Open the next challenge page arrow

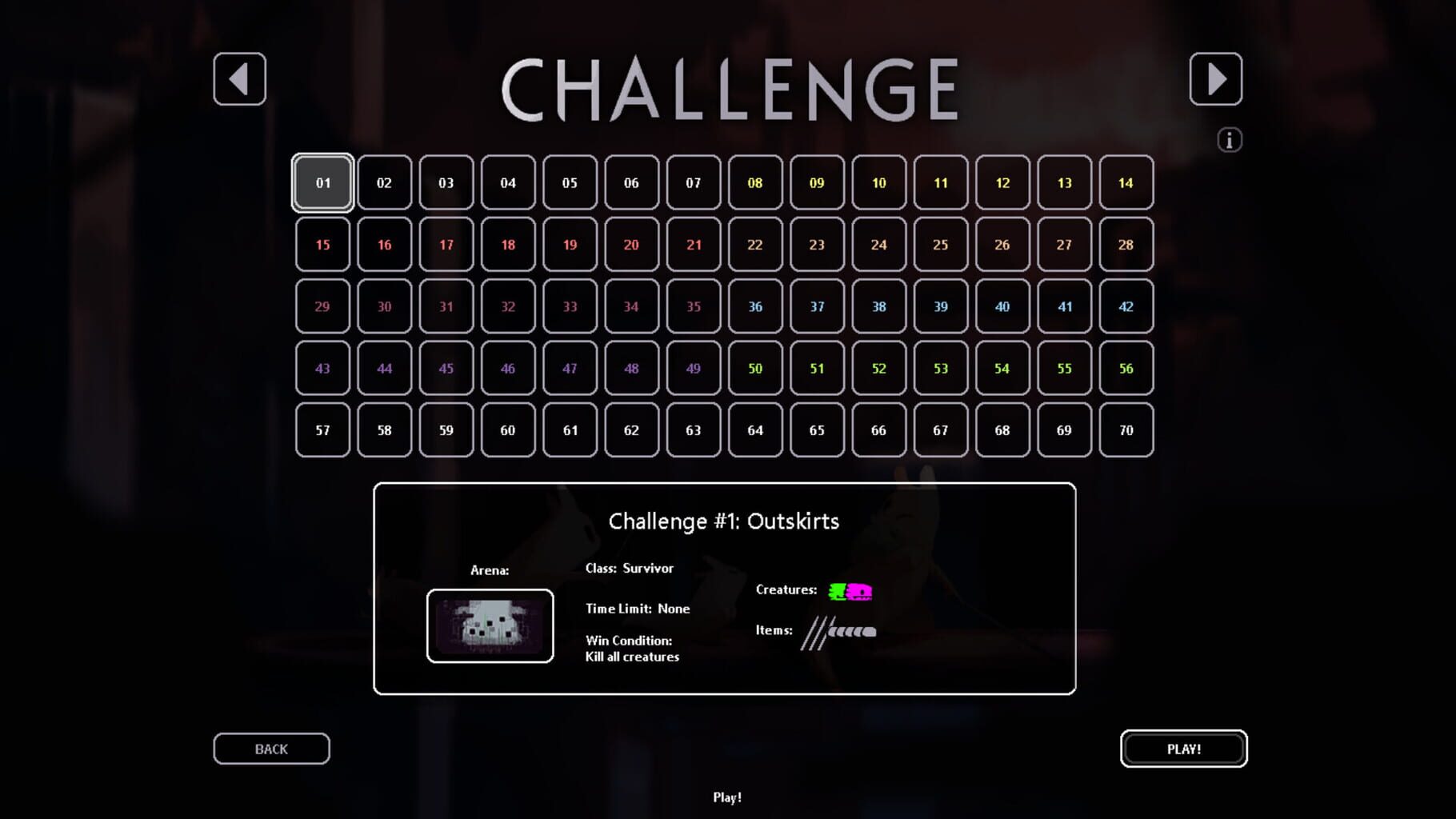[1216, 81]
